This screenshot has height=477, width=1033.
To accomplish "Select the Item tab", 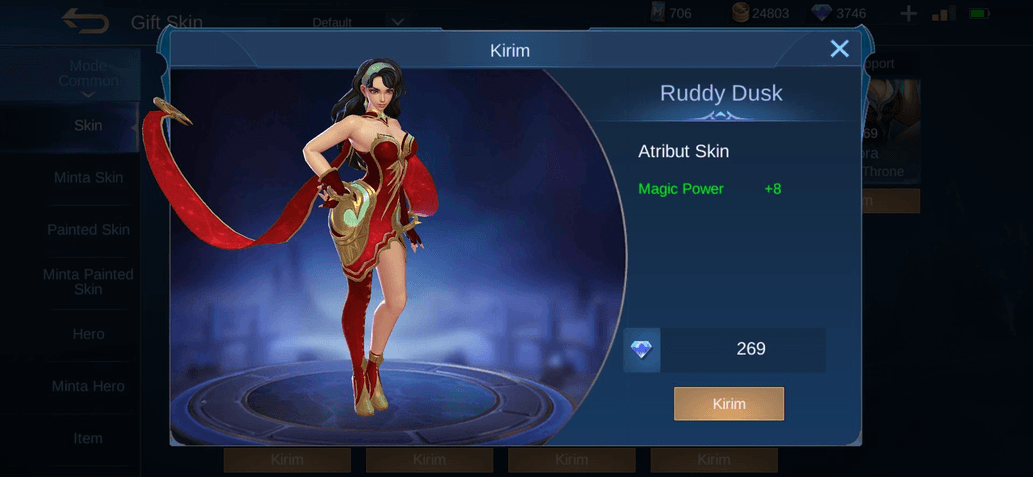I will [88, 438].
